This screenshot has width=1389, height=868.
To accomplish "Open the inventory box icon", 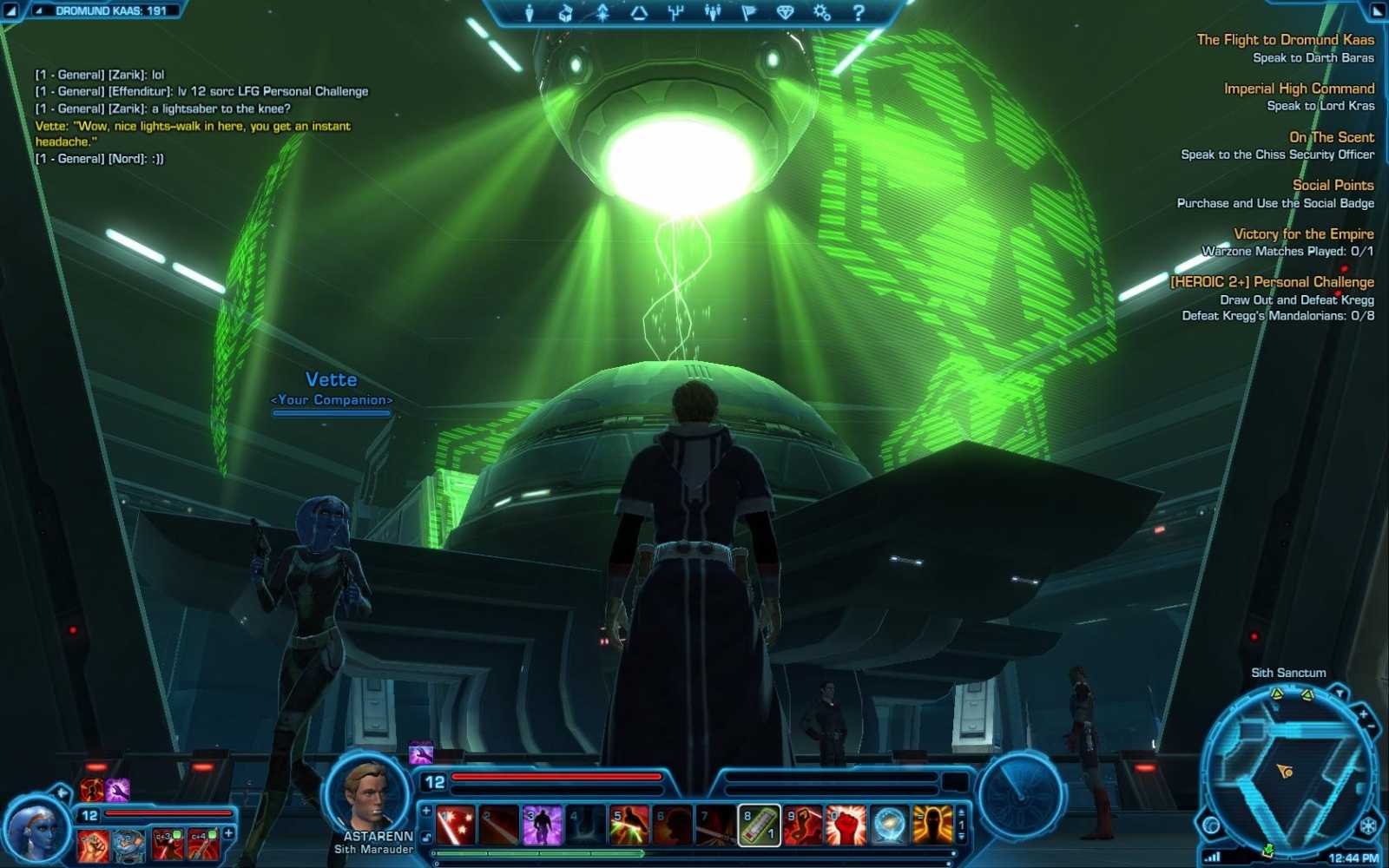I will click(x=566, y=13).
